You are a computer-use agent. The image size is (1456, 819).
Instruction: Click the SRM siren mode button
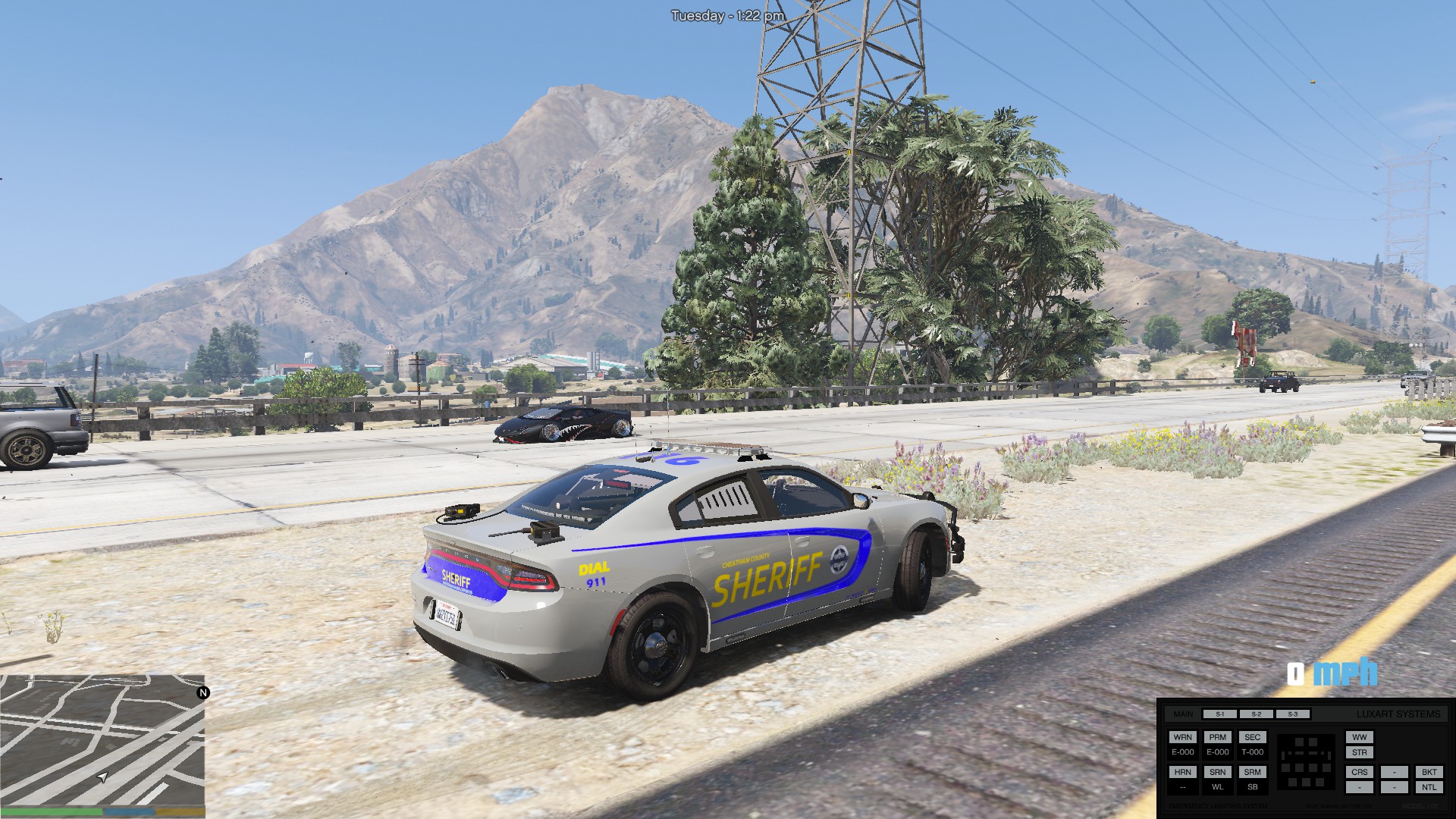click(1252, 772)
